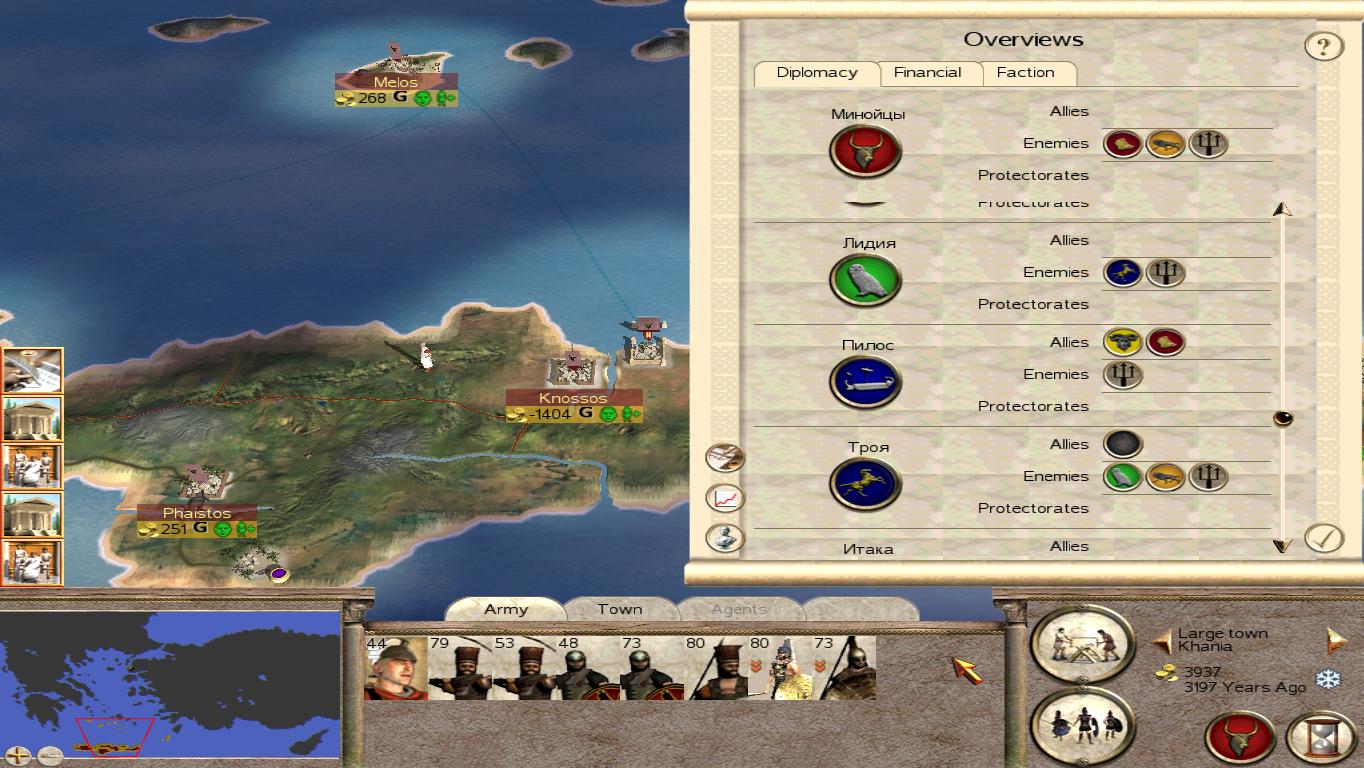The image size is (1364, 768).
Task: Open the recruitment button with soldiers icon
Action: (x=1083, y=724)
